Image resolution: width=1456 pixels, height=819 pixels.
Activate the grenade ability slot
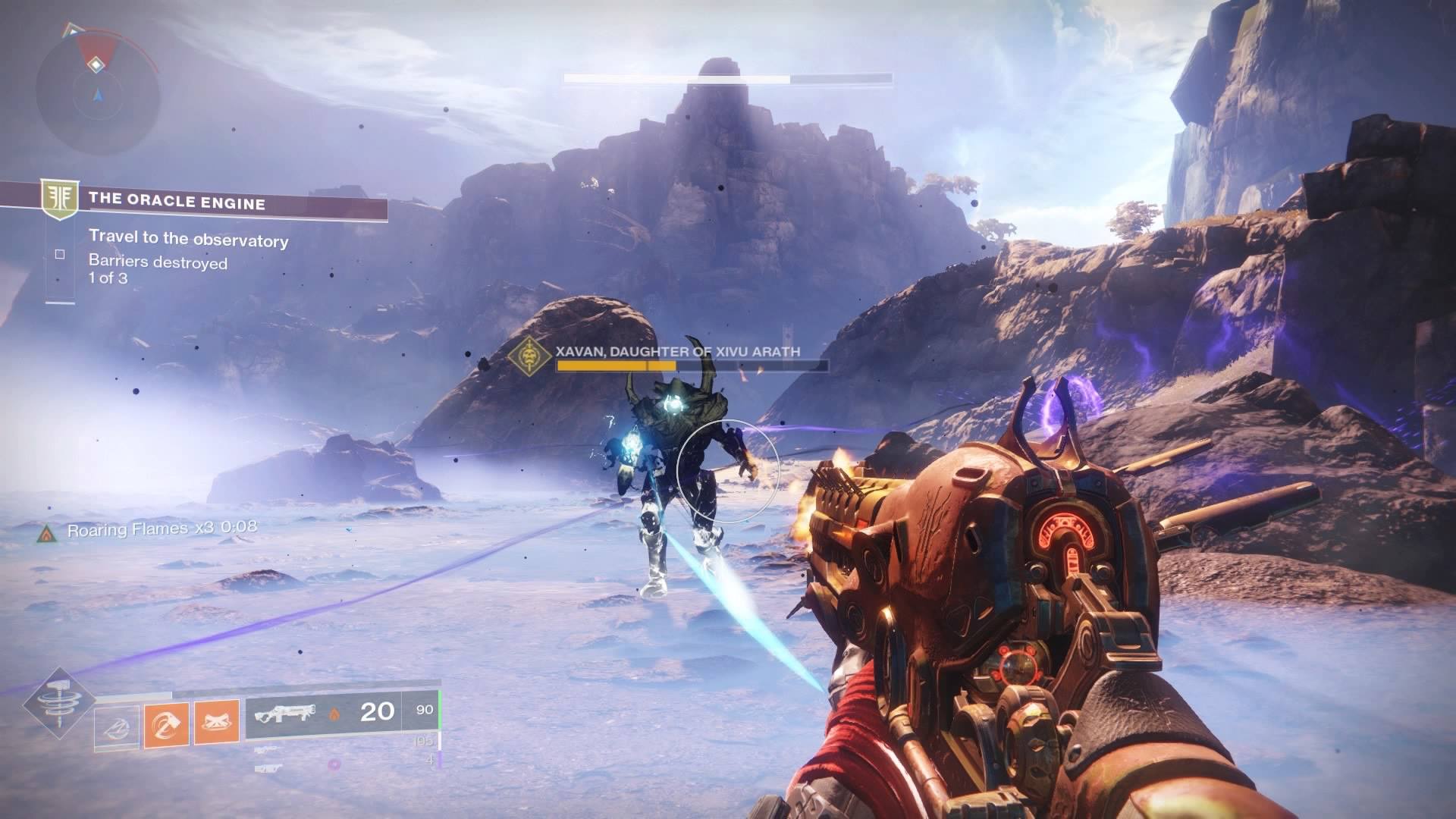117,727
